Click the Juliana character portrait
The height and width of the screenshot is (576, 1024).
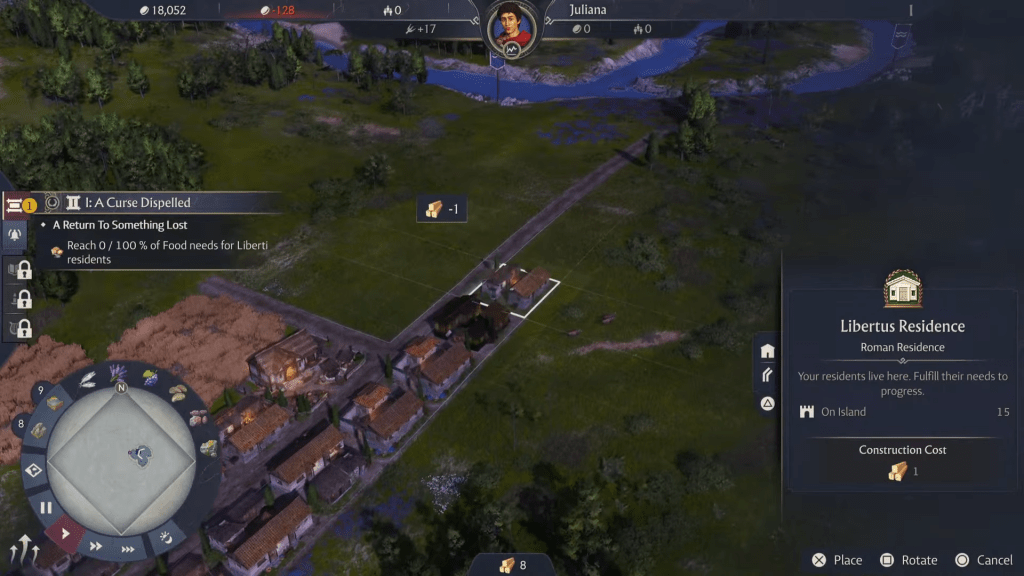click(512, 29)
